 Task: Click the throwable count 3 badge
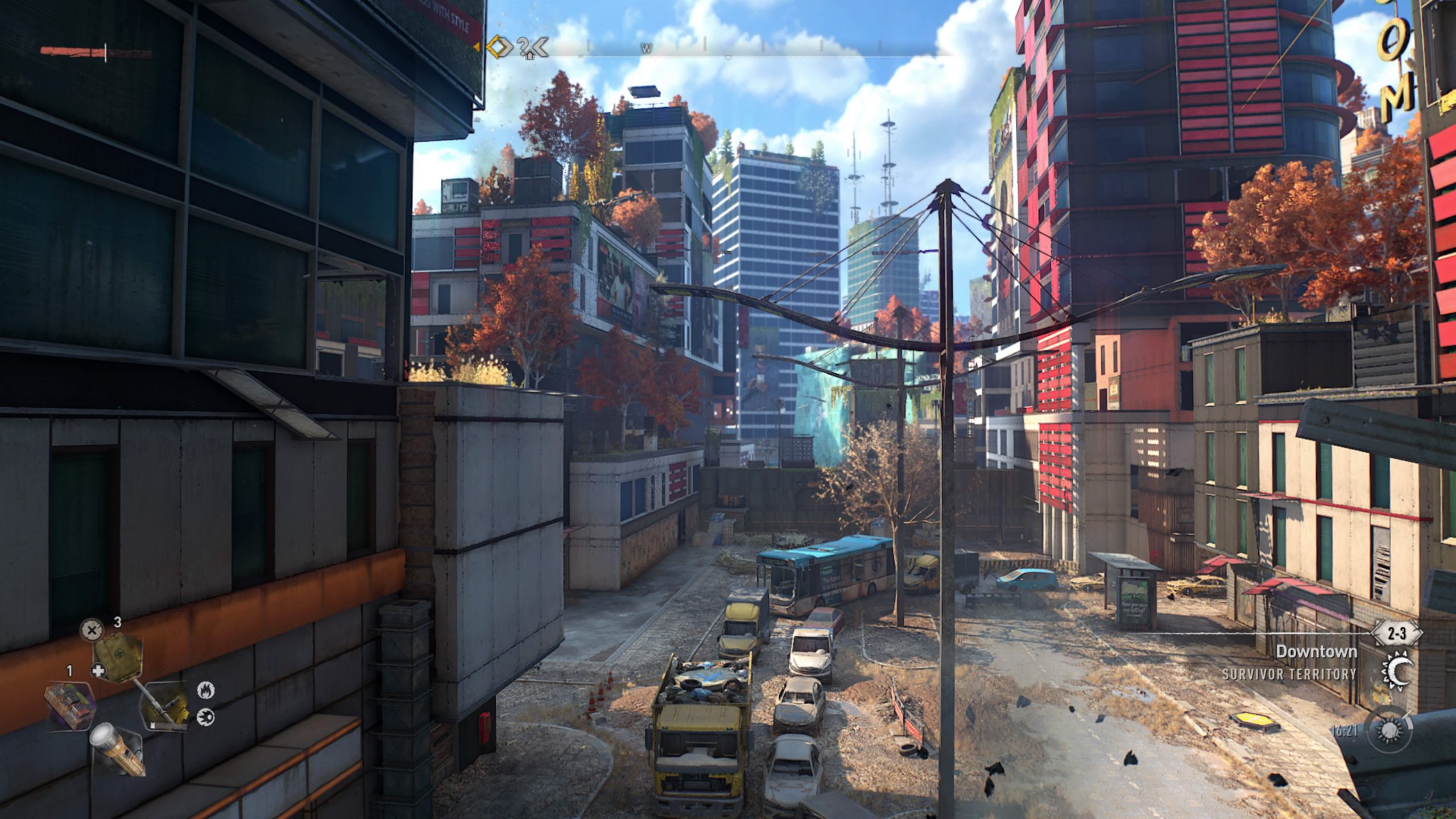pos(117,622)
